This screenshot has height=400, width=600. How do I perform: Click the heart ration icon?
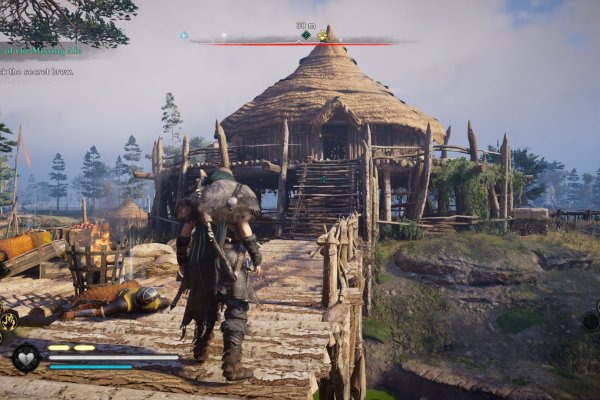(x=26, y=357)
